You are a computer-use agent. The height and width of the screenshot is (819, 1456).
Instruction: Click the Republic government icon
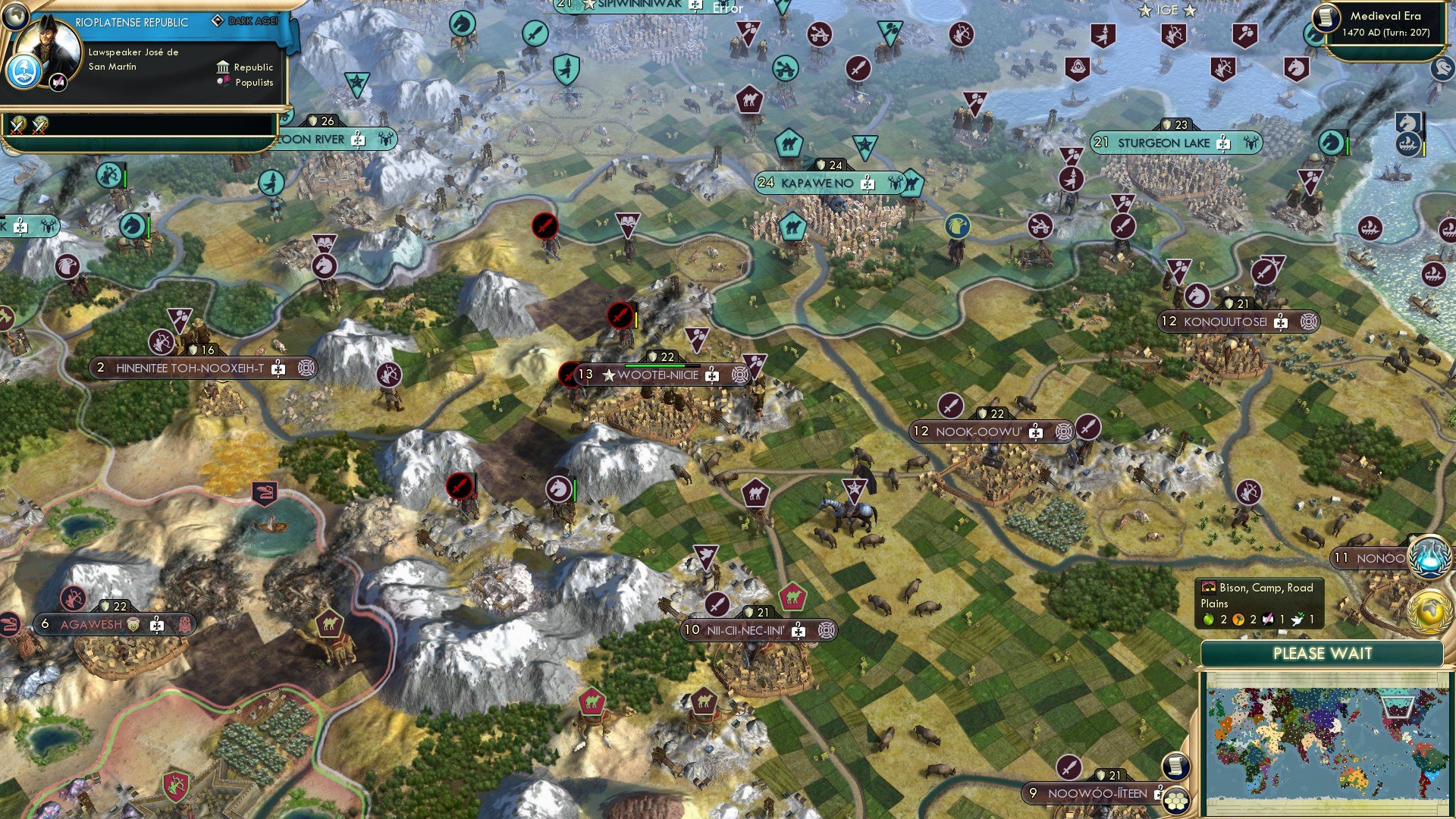tap(222, 67)
